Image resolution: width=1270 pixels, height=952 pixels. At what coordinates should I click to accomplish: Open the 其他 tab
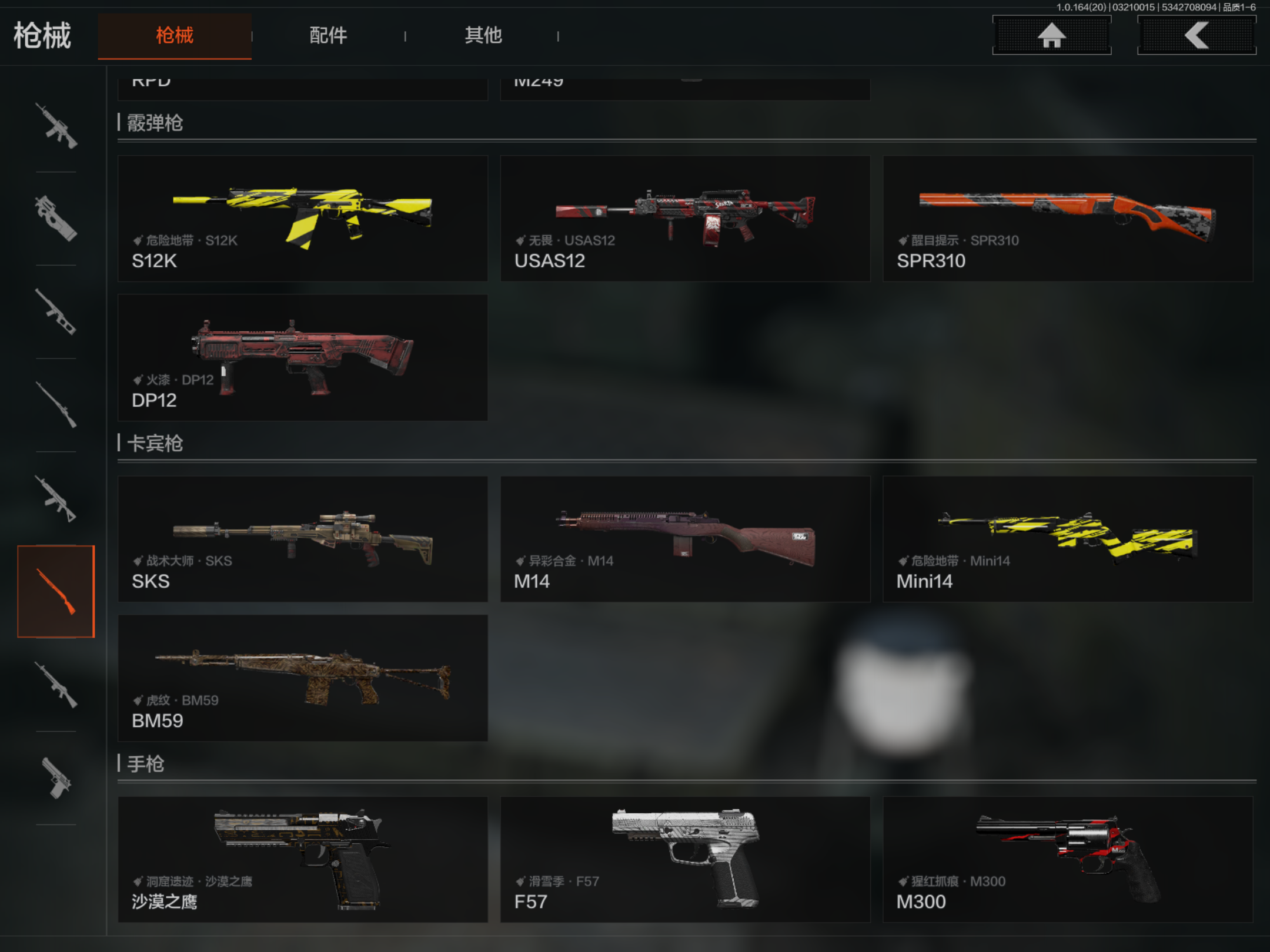pyautogui.click(x=483, y=35)
